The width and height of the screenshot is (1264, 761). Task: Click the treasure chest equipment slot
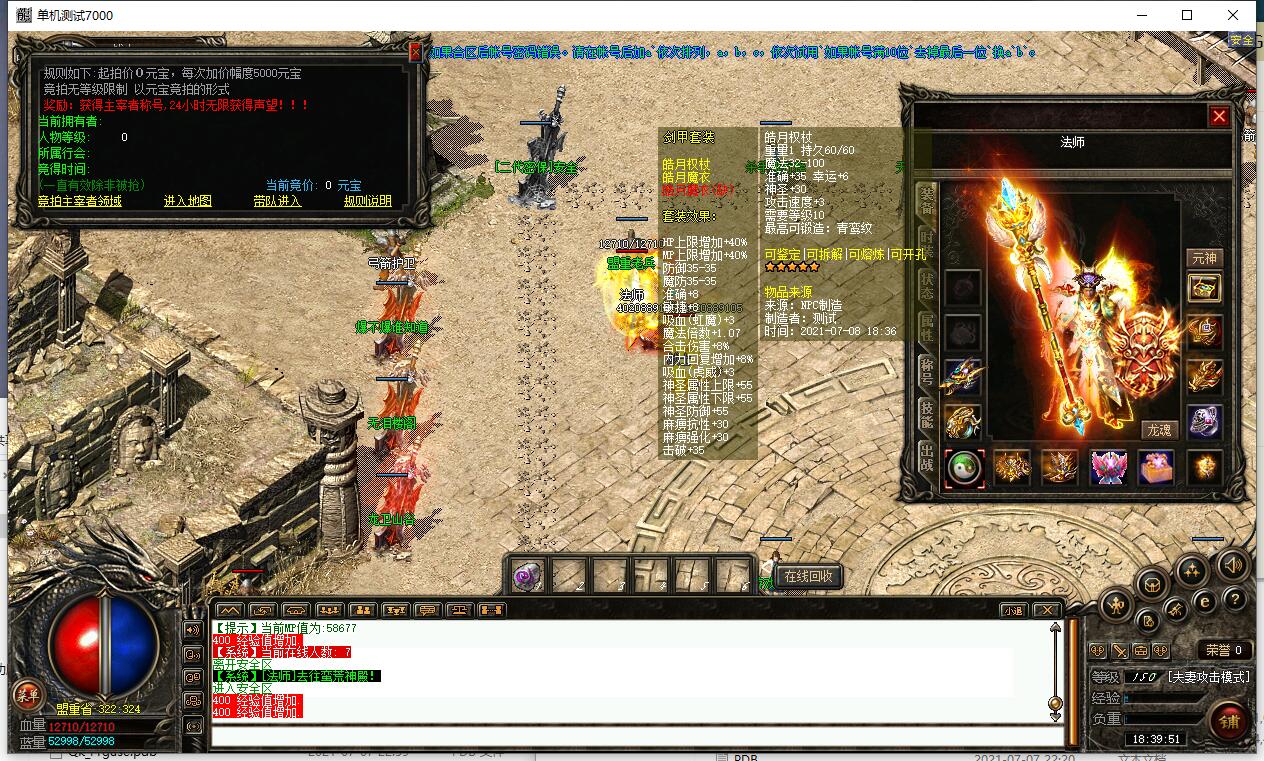tap(1204, 288)
